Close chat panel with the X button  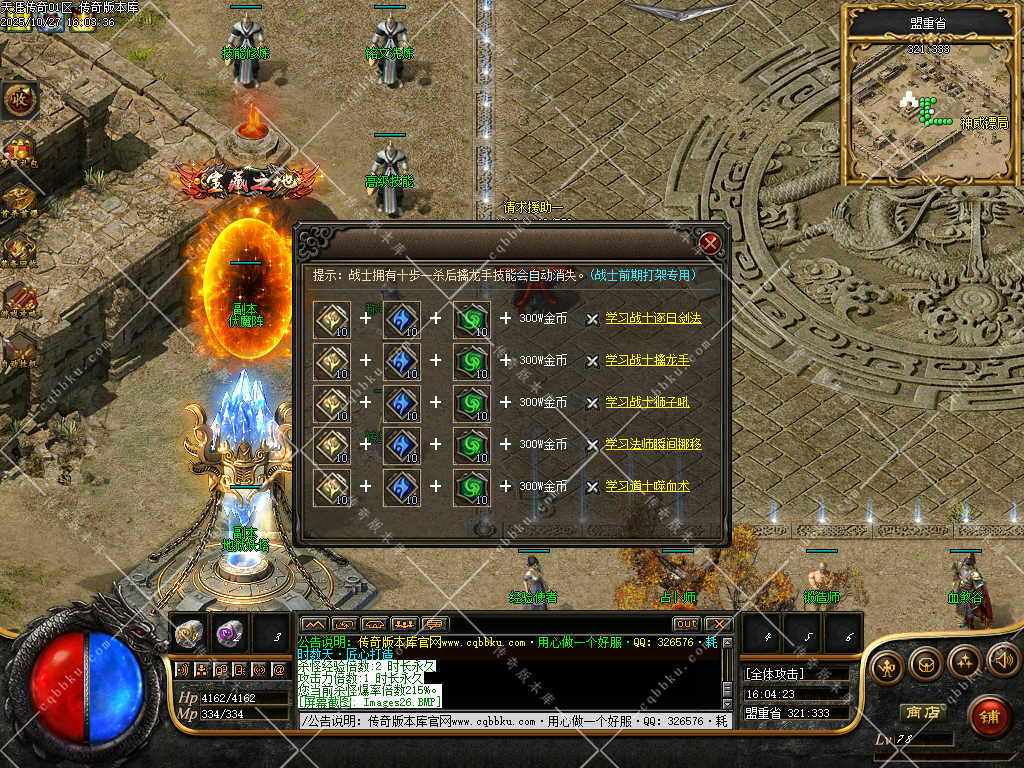(718, 624)
